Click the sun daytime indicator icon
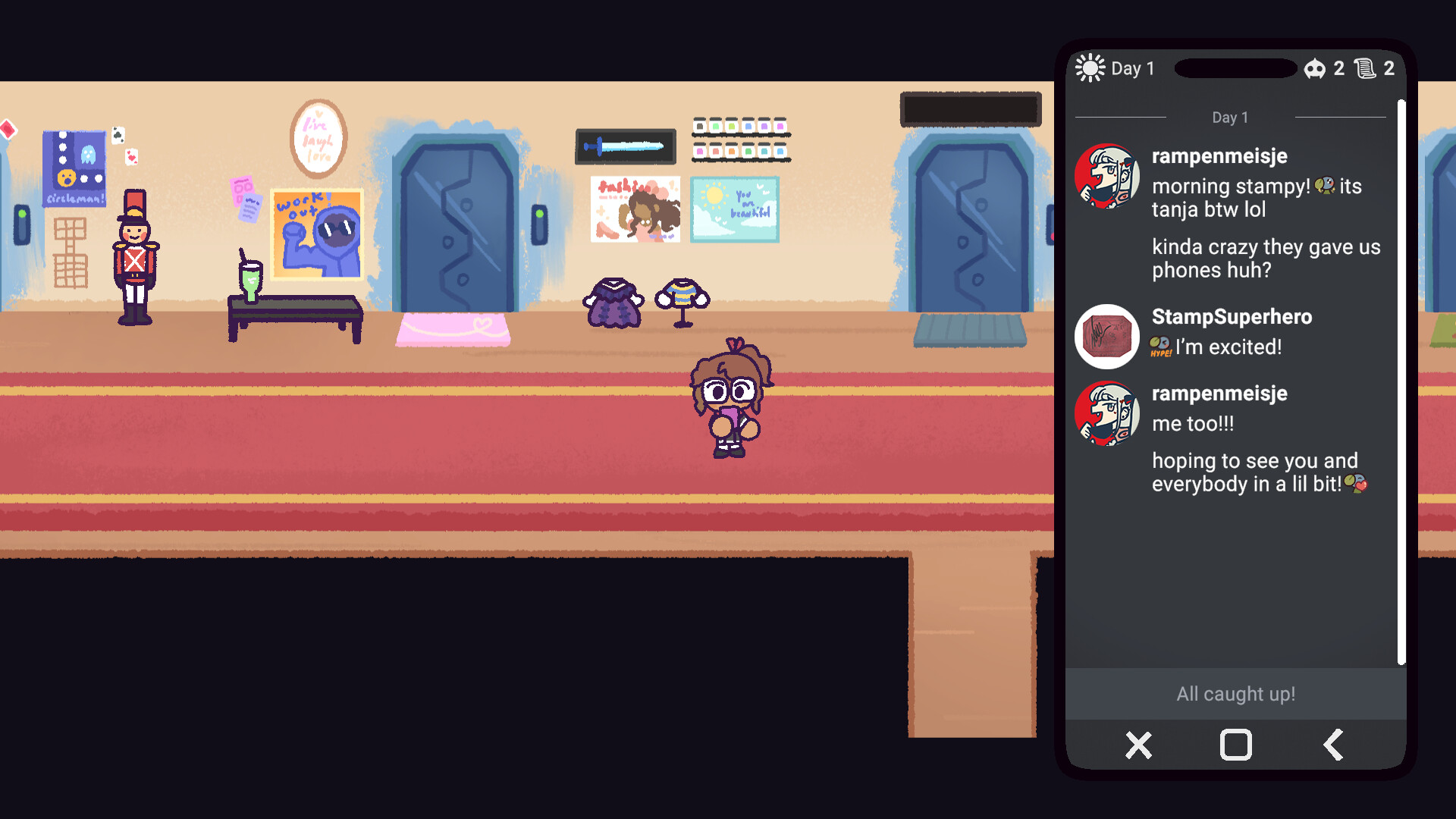1456x819 pixels. pos(1090,67)
